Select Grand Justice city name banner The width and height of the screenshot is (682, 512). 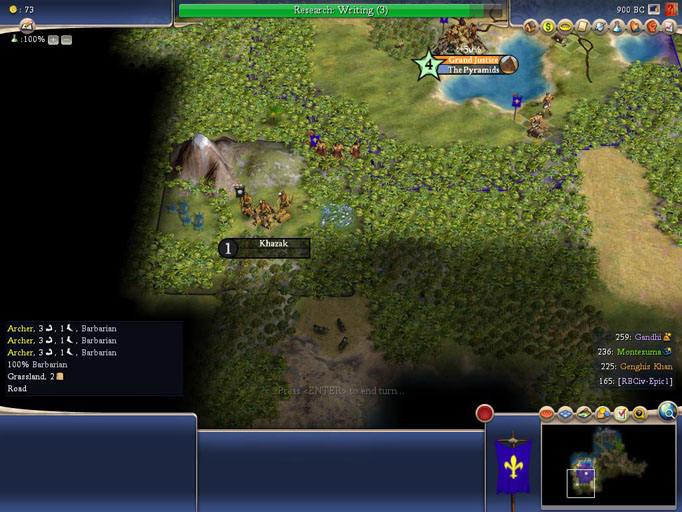pos(473,60)
